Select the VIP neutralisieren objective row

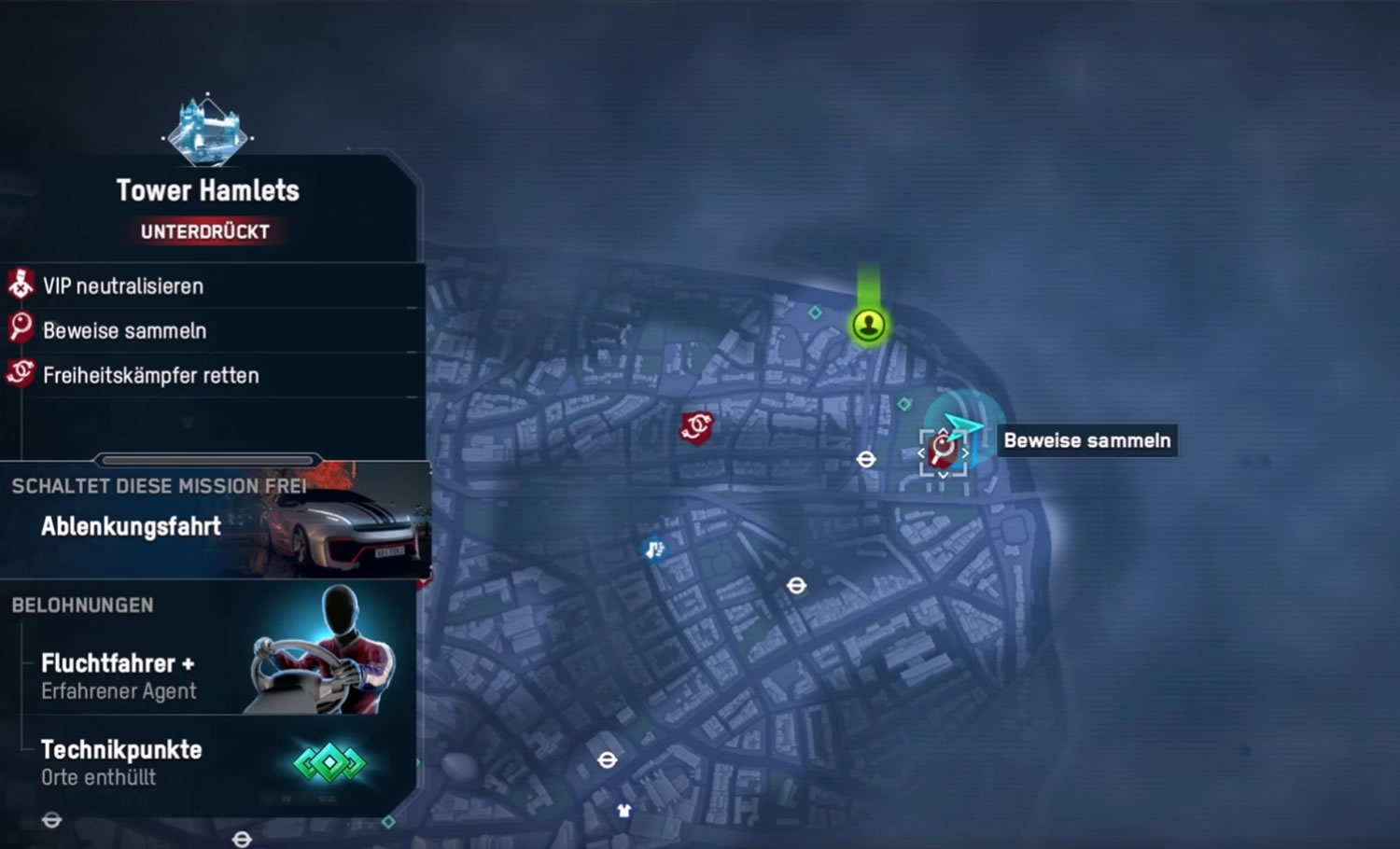point(123,285)
